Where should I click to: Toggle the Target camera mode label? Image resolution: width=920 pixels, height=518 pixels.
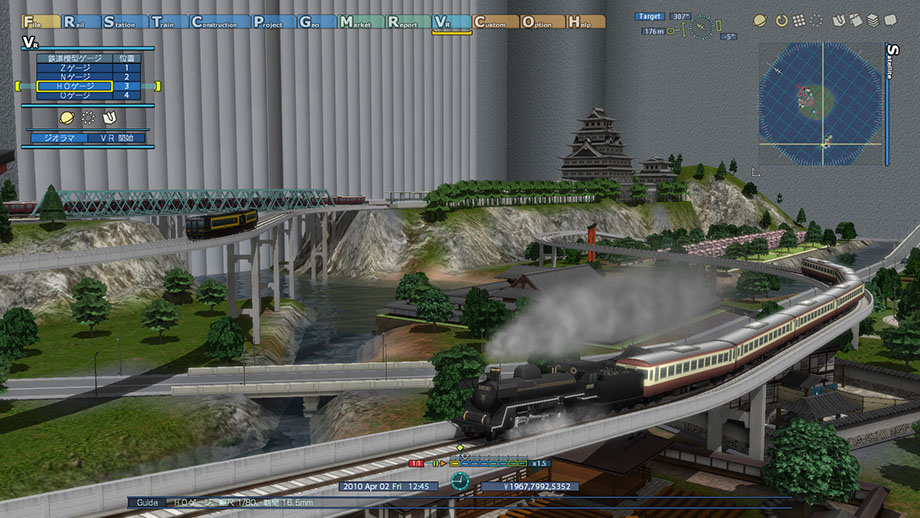pyautogui.click(x=650, y=16)
